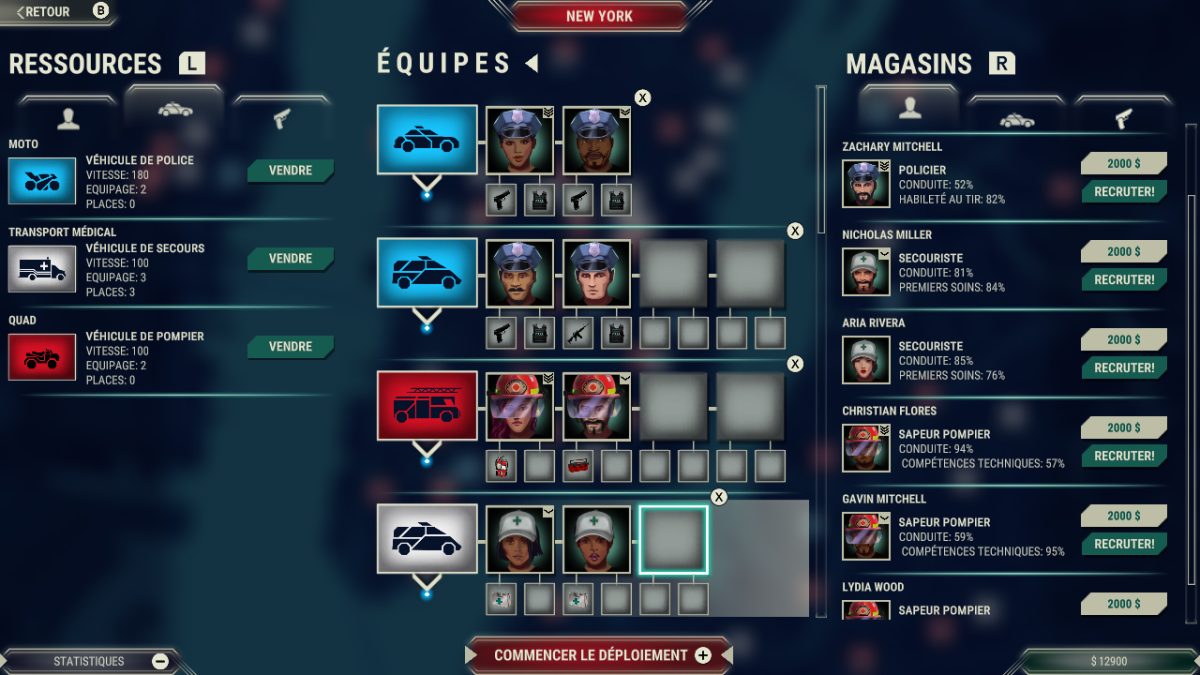
Task: Recruit firefighter Gavin Mitchell
Action: point(1124,544)
